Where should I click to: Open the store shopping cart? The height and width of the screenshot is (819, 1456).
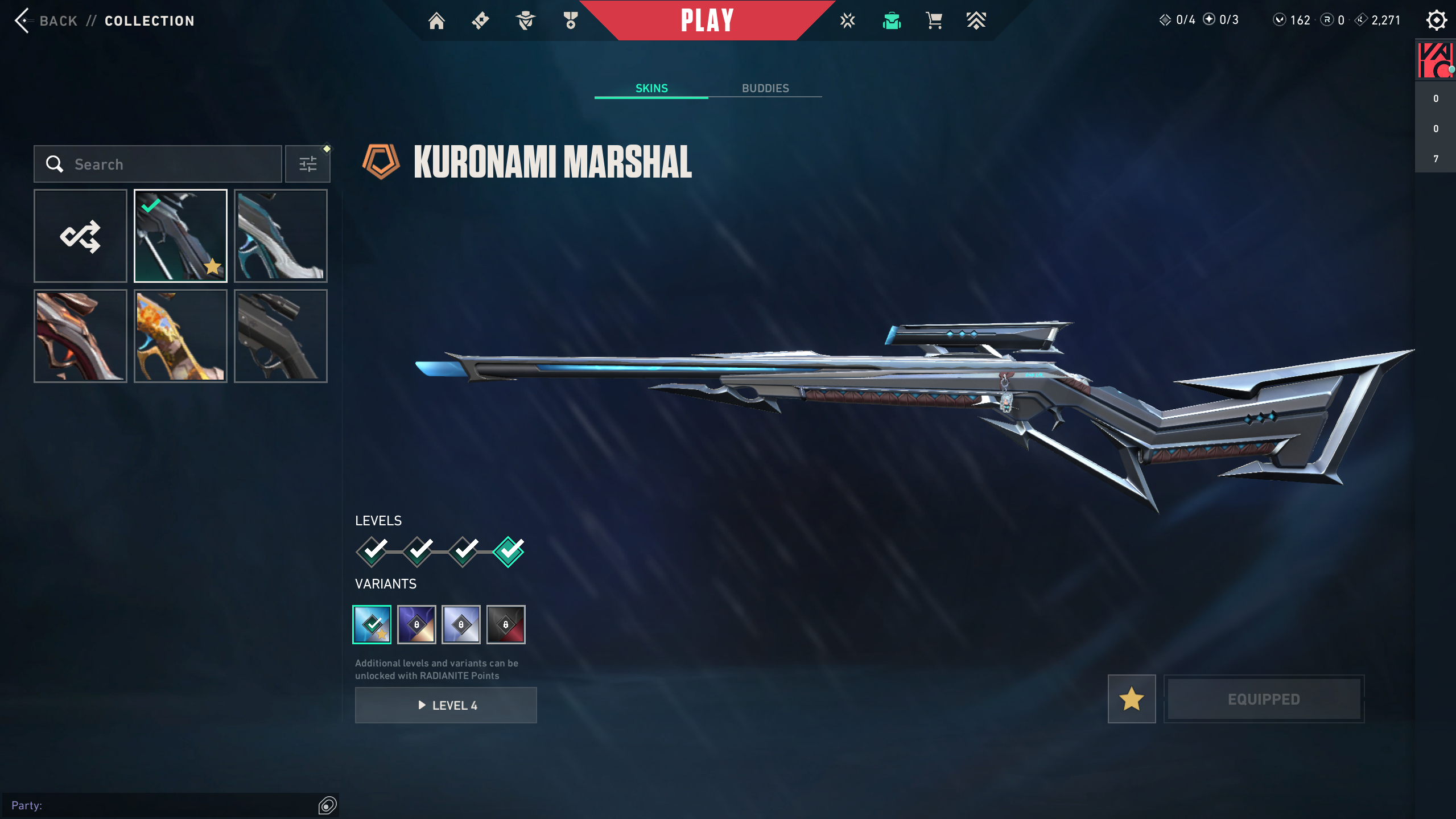[x=934, y=21]
